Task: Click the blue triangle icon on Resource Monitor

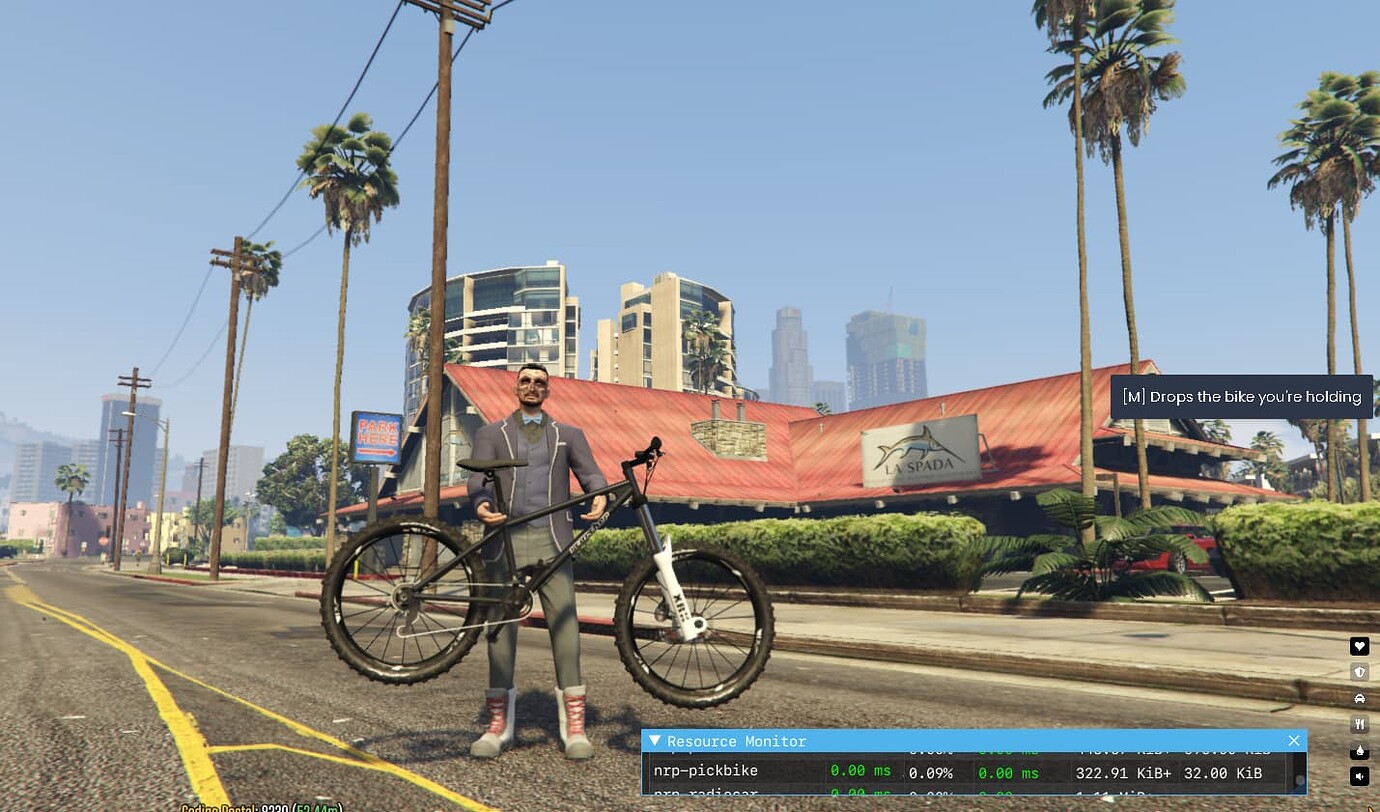Action: tap(654, 741)
